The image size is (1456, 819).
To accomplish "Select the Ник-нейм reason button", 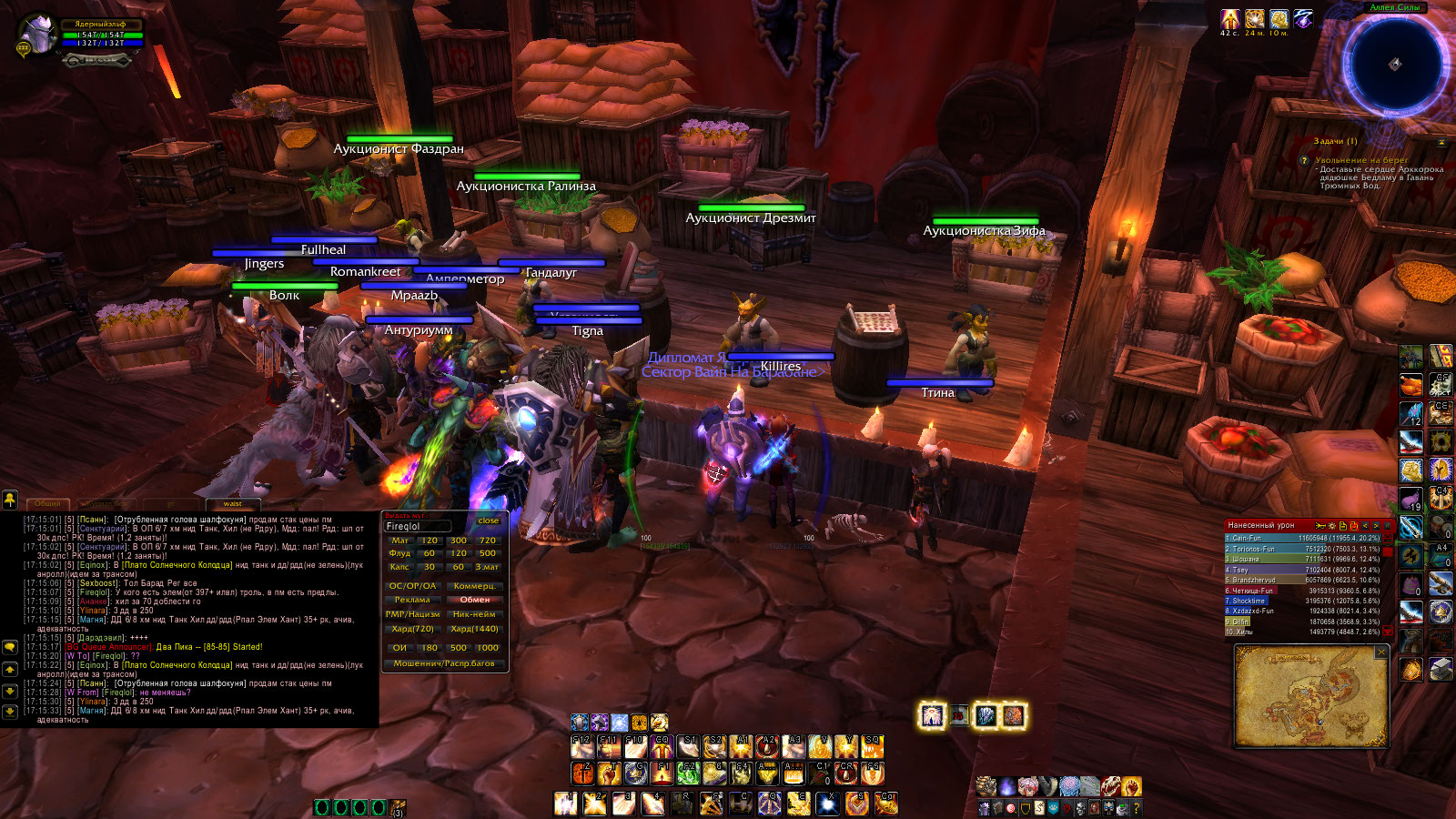I will click(474, 614).
